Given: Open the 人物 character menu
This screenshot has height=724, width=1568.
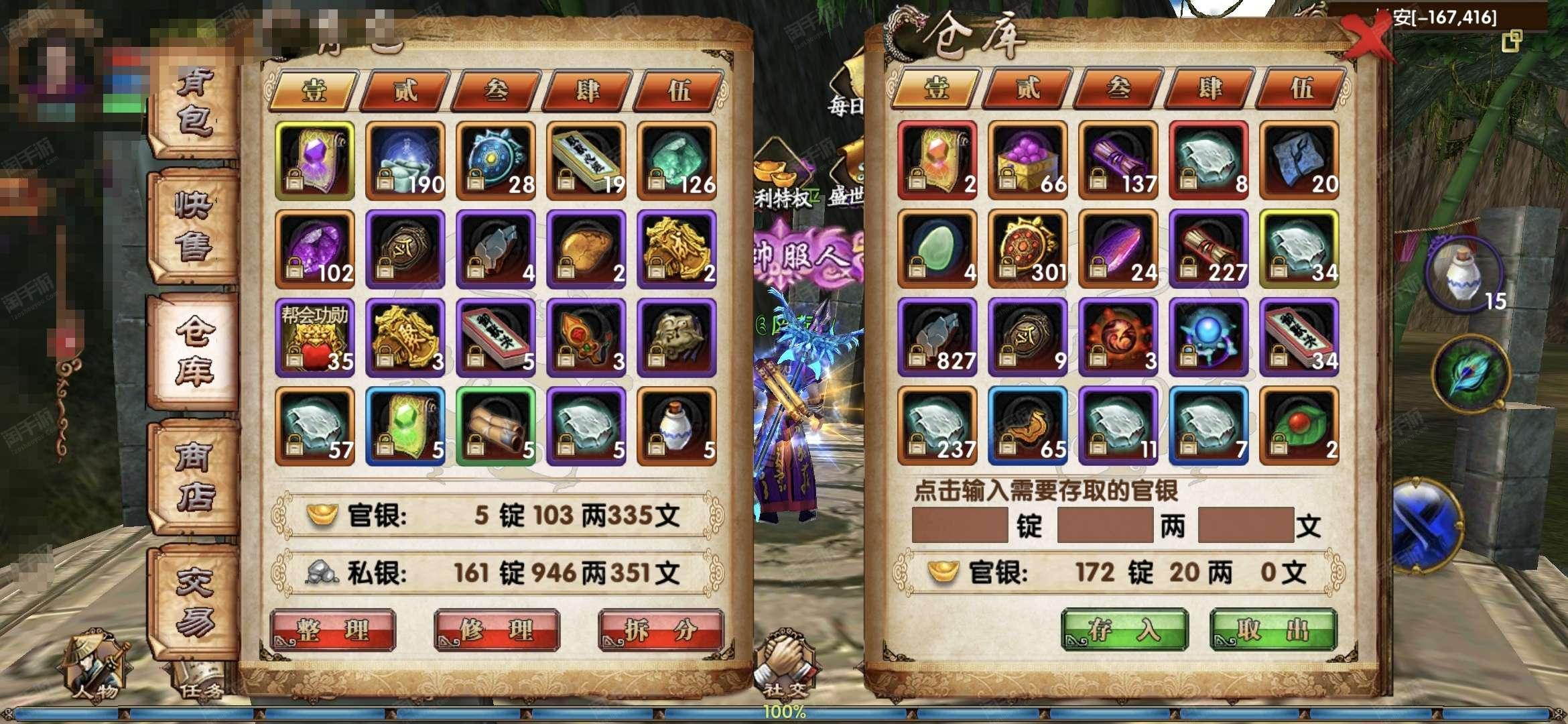Looking at the screenshot, I should 97,666.
